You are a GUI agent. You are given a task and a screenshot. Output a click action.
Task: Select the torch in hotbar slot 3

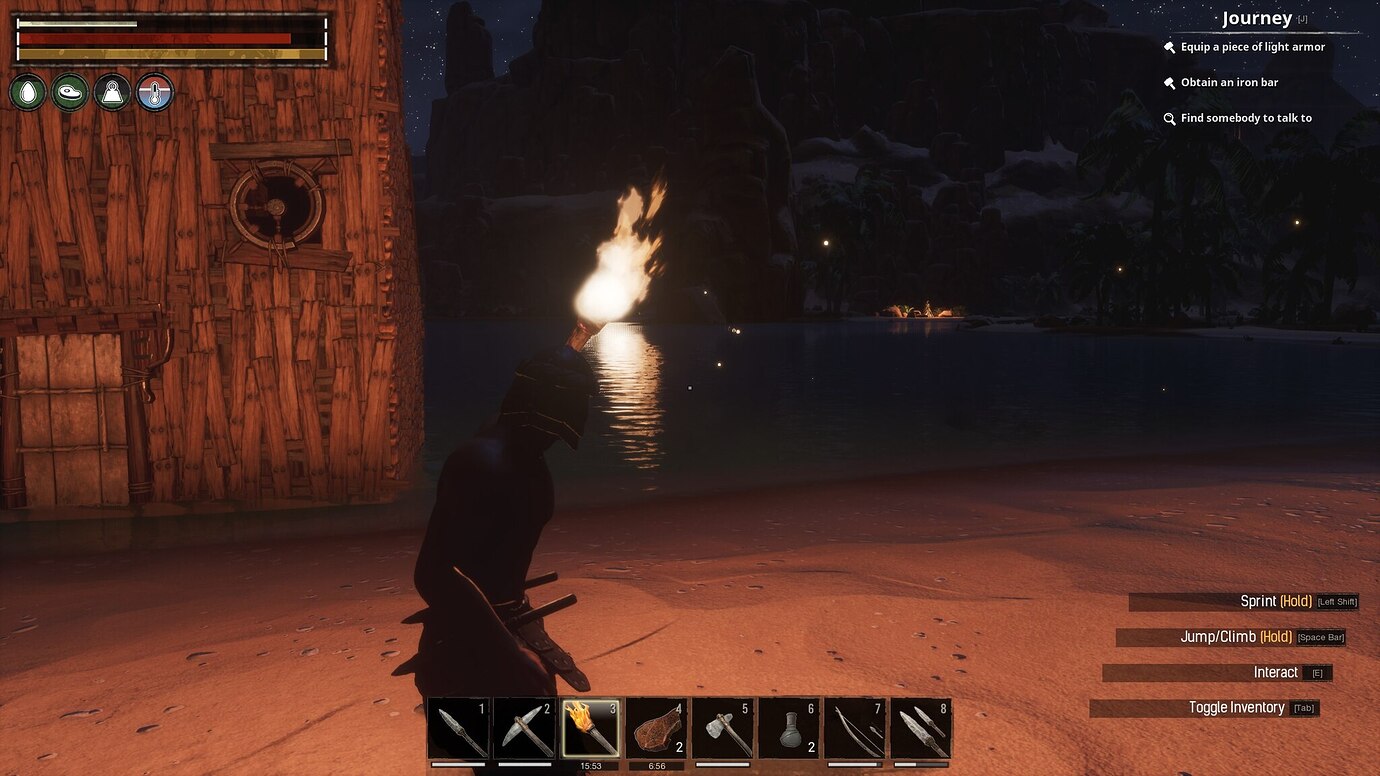click(591, 728)
